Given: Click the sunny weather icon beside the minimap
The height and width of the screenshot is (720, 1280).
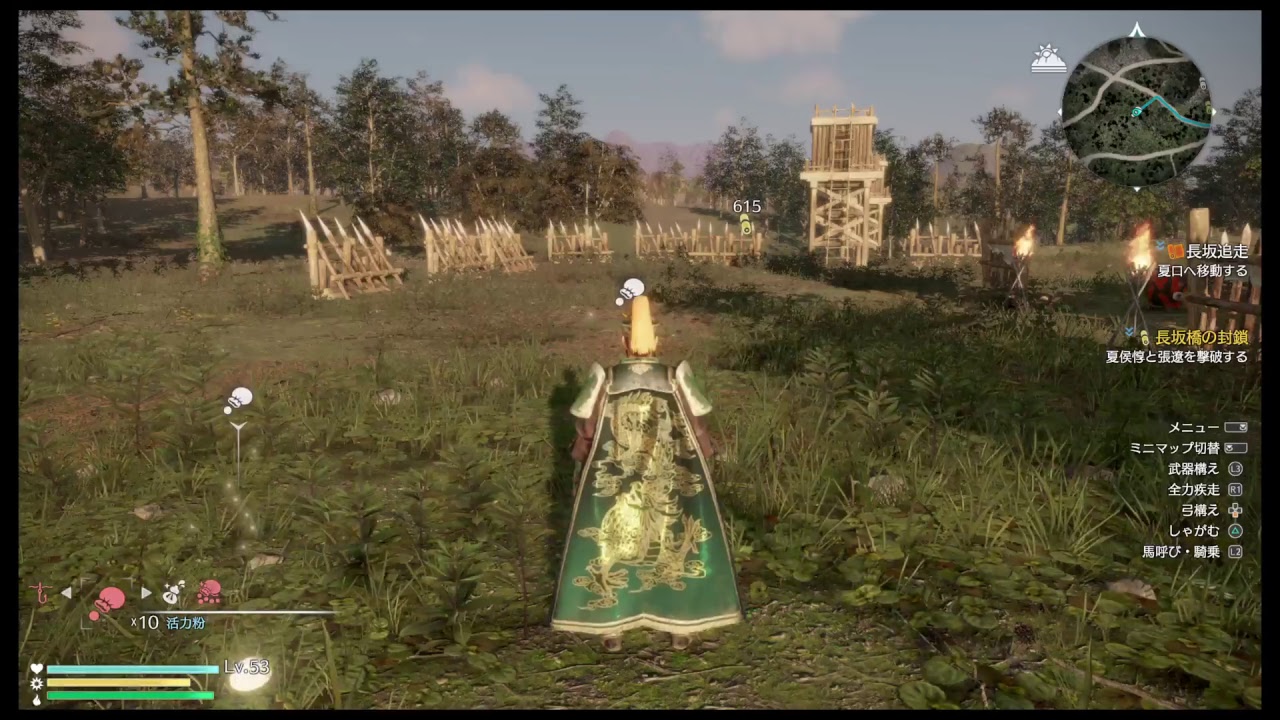Looking at the screenshot, I should point(1048,59).
